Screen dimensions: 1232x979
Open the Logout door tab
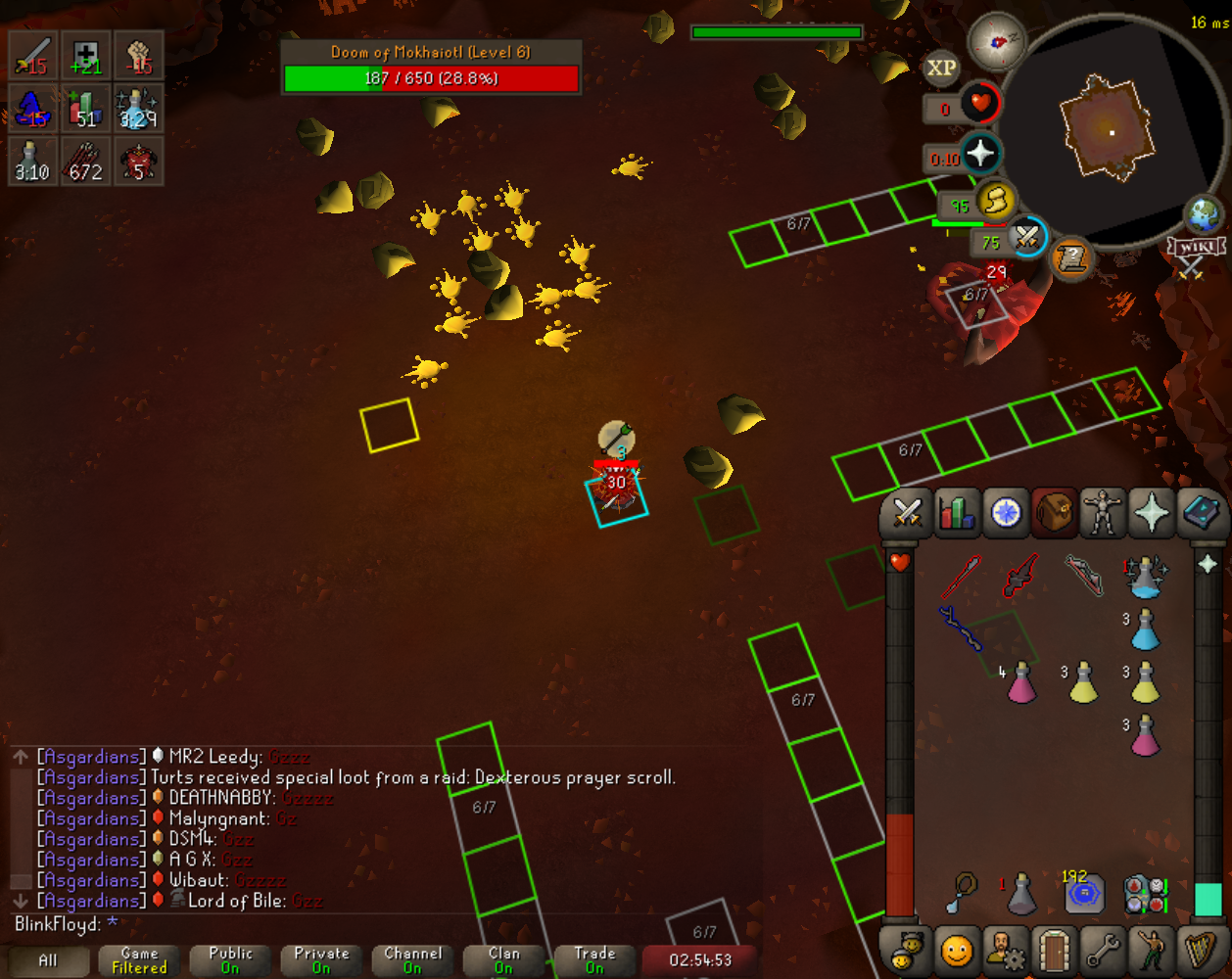[x=1054, y=950]
